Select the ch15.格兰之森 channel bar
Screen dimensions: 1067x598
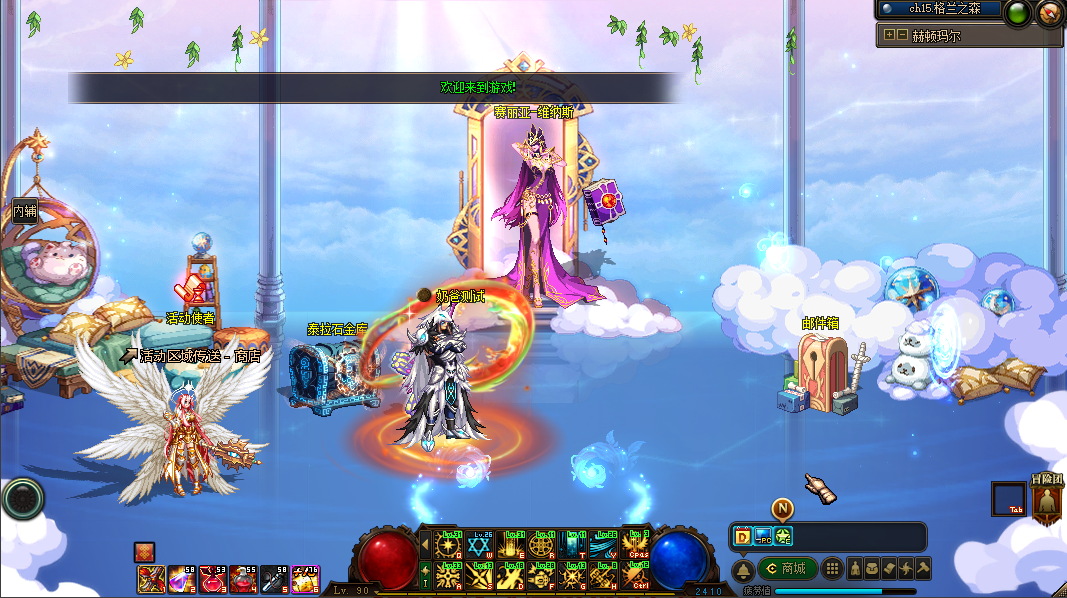[x=939, y=9]
